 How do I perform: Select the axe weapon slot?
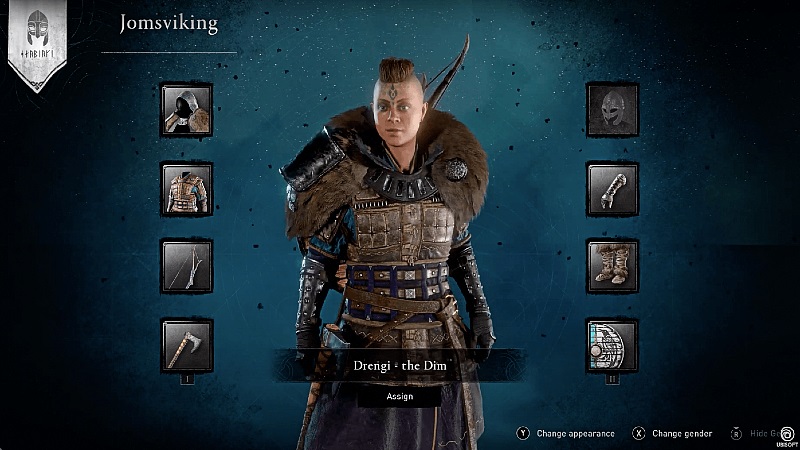click(x=187, y=345)
